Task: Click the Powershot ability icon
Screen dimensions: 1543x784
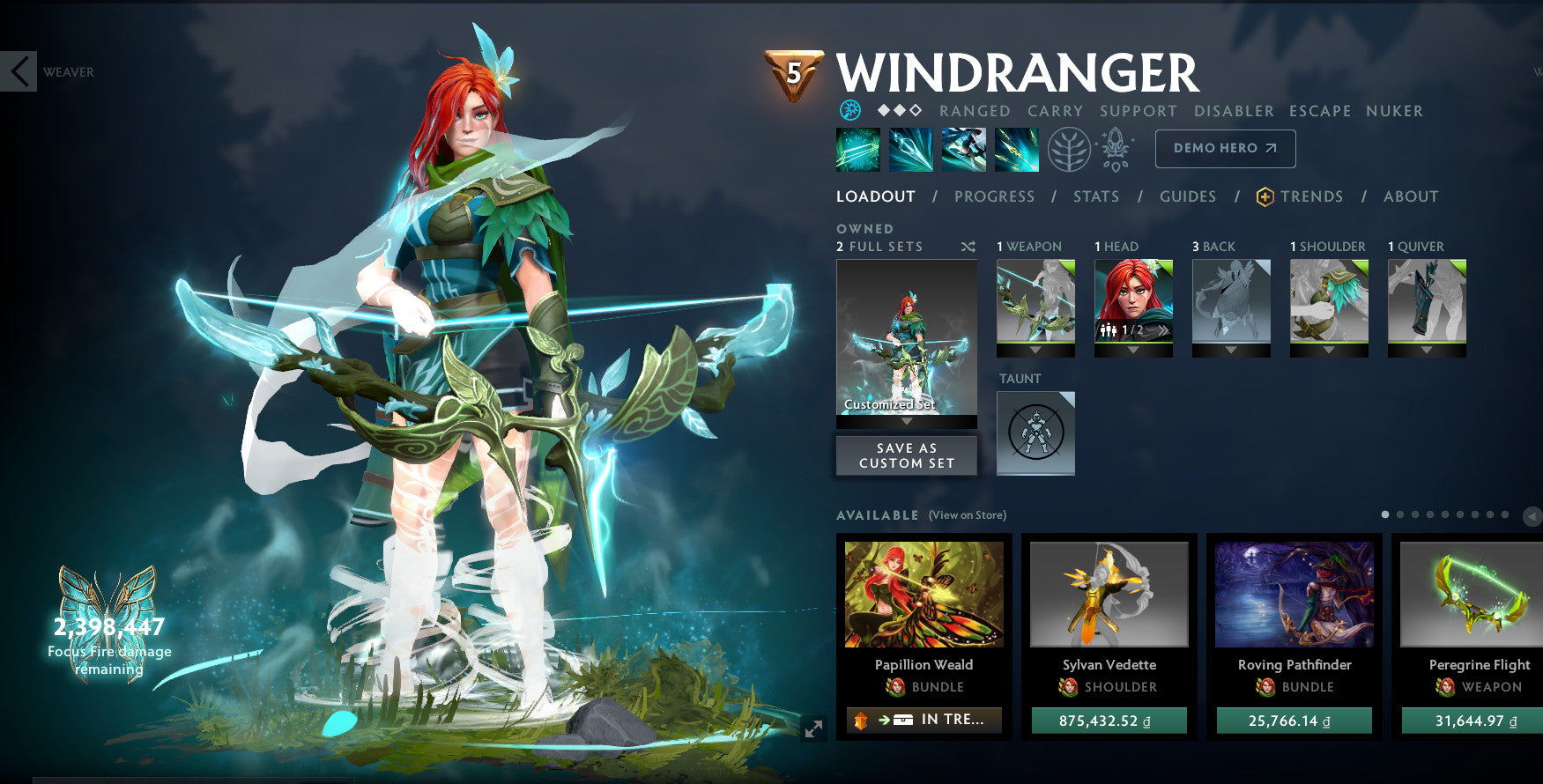Action: coord(911,148)
